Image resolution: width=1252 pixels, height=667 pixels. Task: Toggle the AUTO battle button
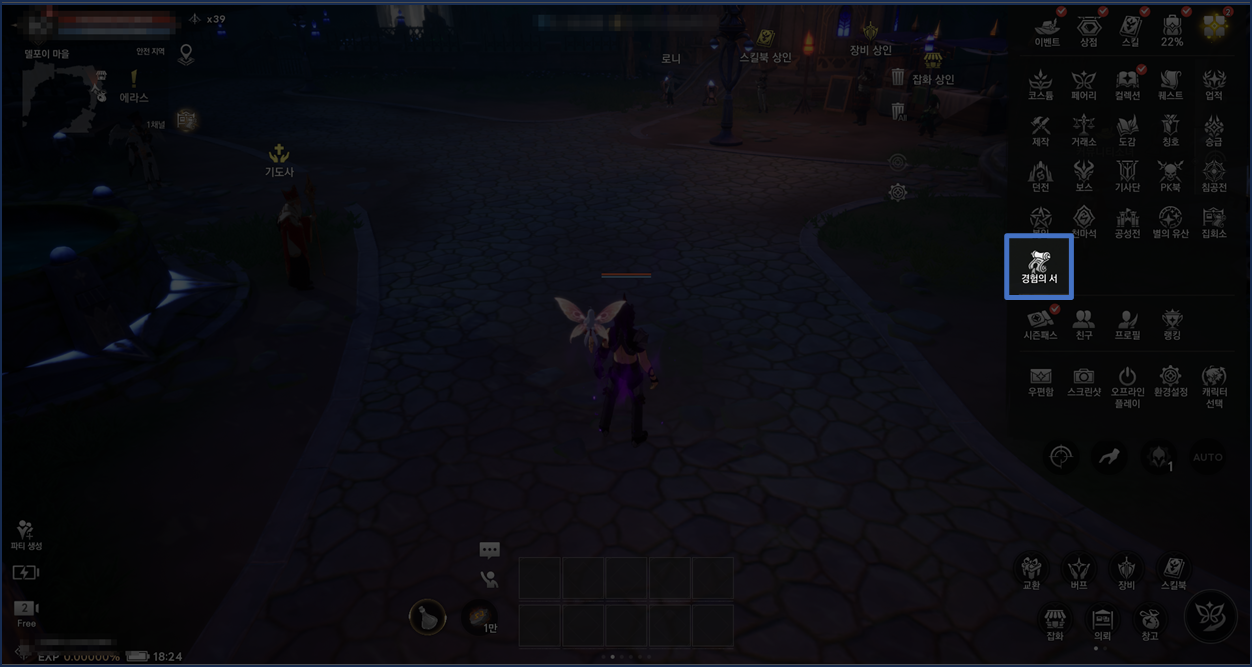click(x=1208, y=457)
